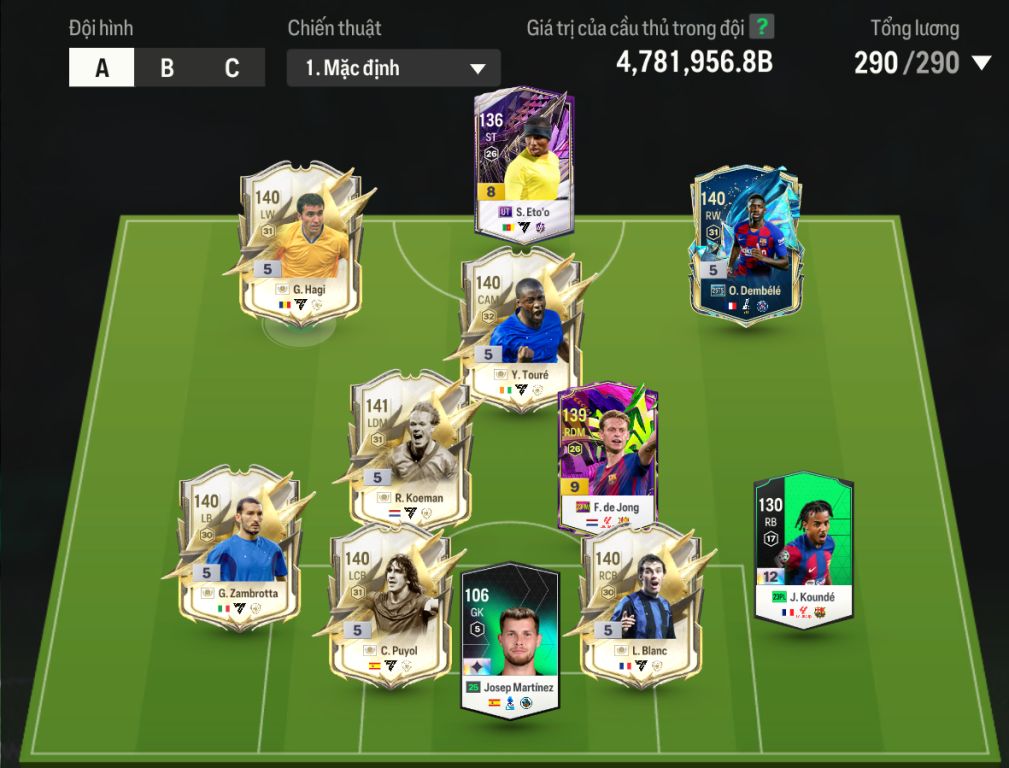Switch to squad tab C
The image size is (1009, 768).
point(232,68)
